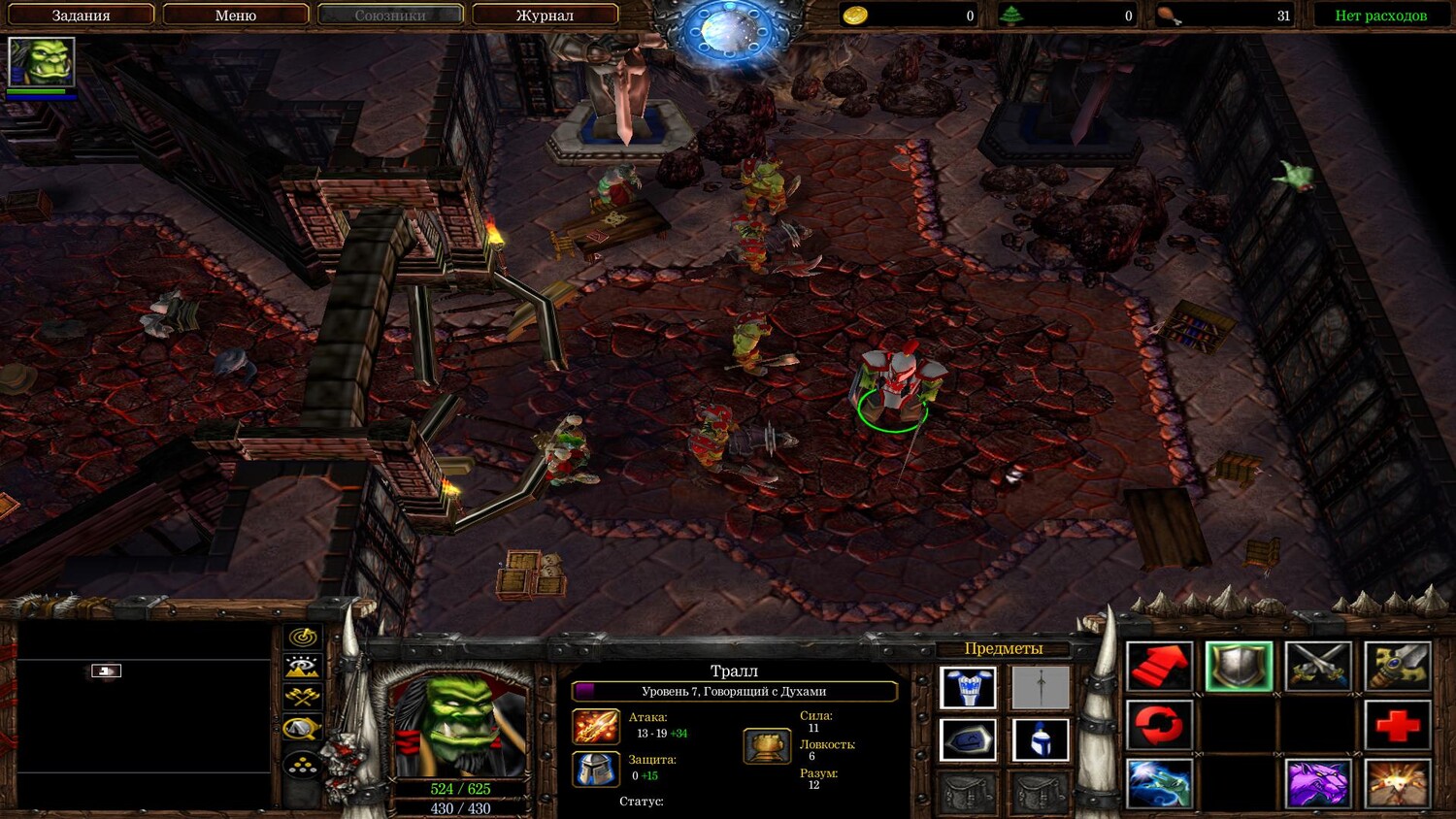Choose the shield Stop command
The width and height of the screenshot is (1456, 819).
(x=1239, y=668)
